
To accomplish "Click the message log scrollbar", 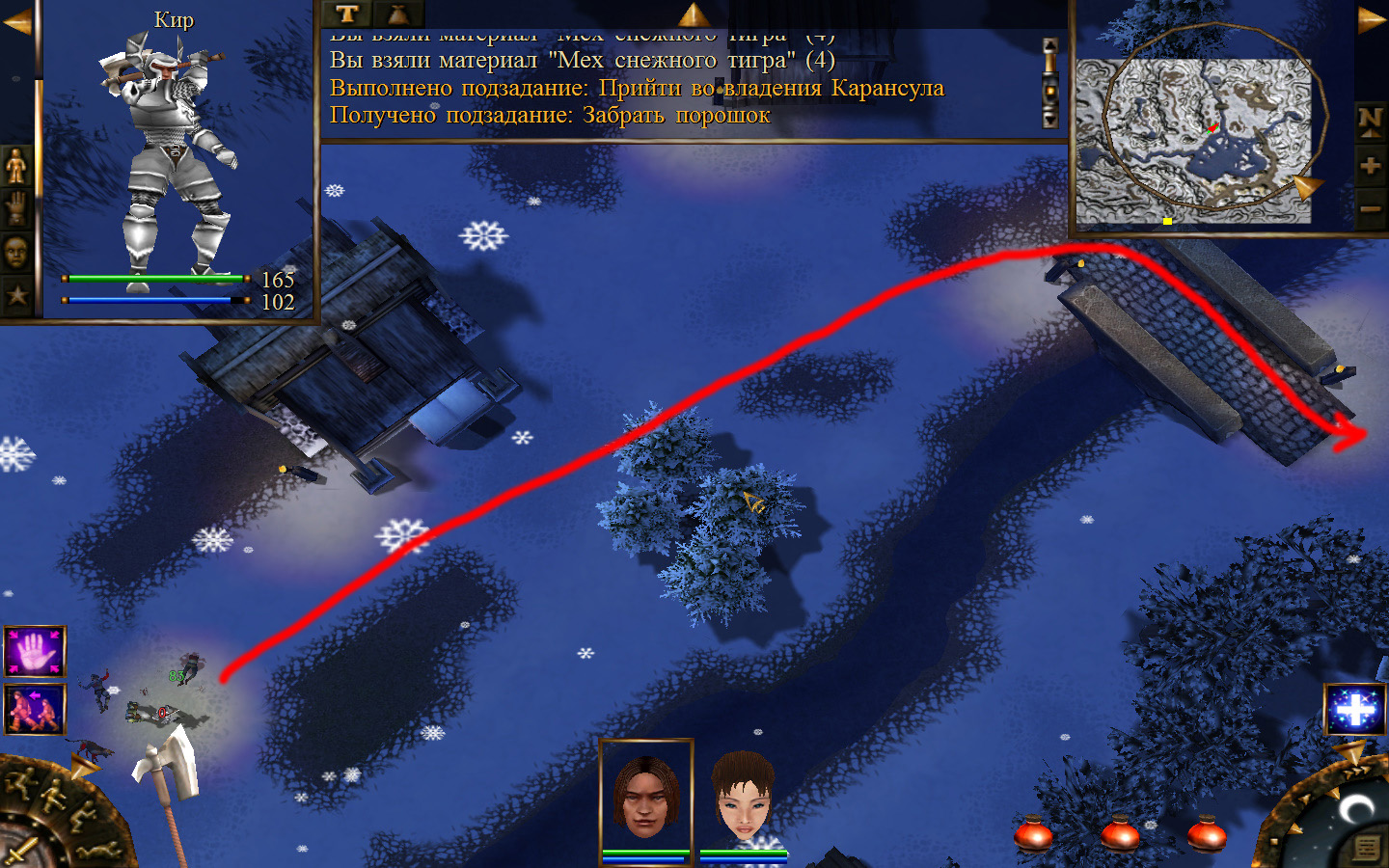I will click(1050, 83).
